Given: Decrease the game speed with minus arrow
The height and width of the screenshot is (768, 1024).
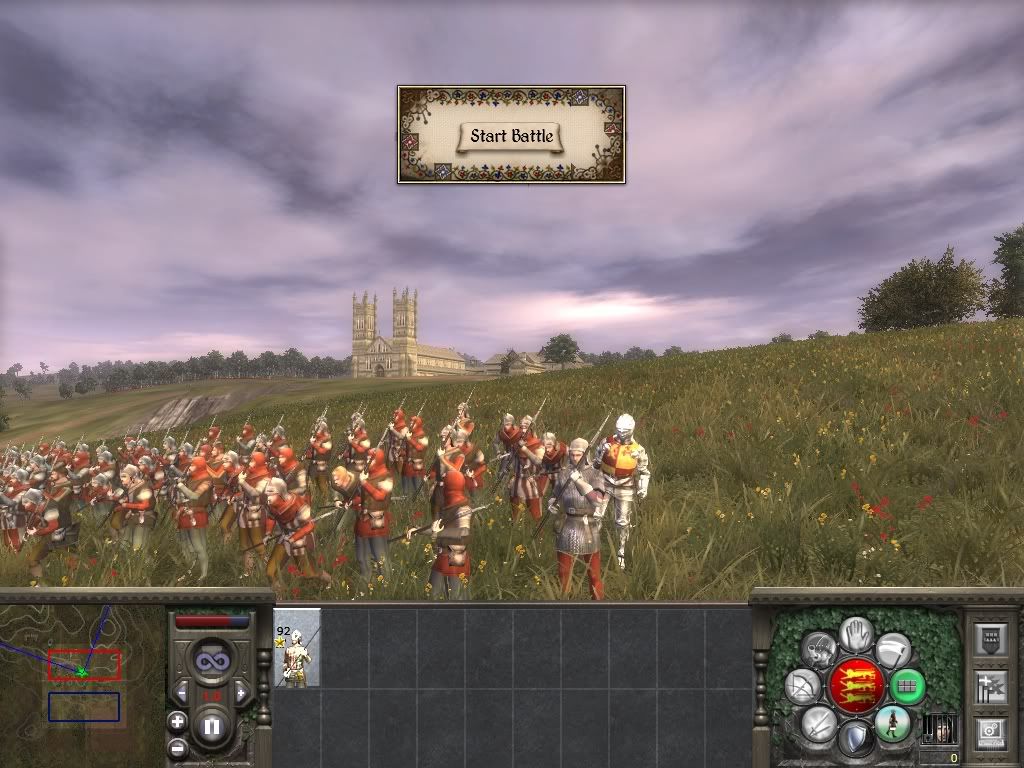Looking at the screenshot, I should [182, 693].
